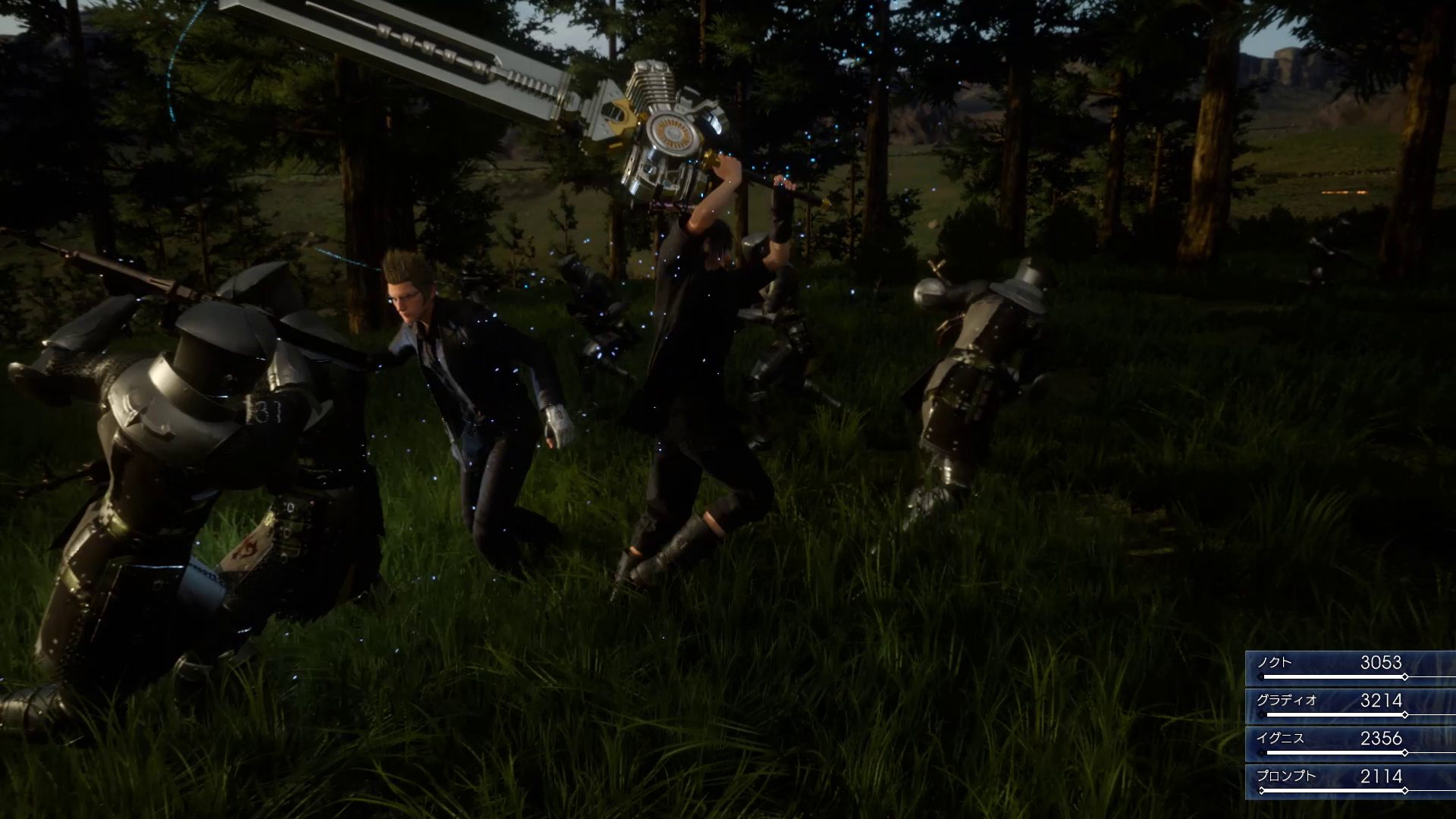The width and height of the screenshot is (1456, 819).
Task: Pick Prompto's party status row
Action: tap(1350, 782)
